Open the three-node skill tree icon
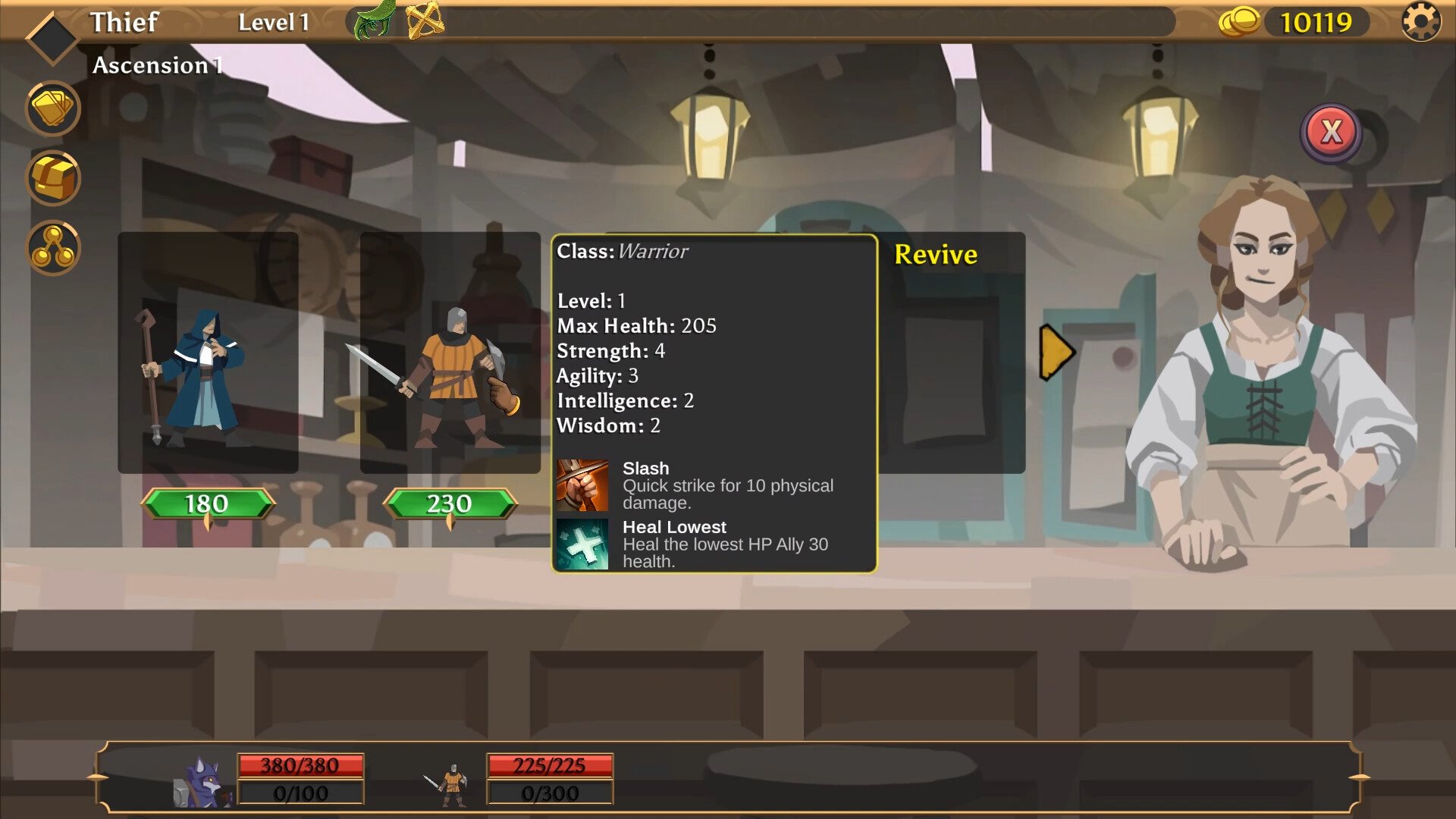Screen dimensions: 1456x819 (53, 248)
